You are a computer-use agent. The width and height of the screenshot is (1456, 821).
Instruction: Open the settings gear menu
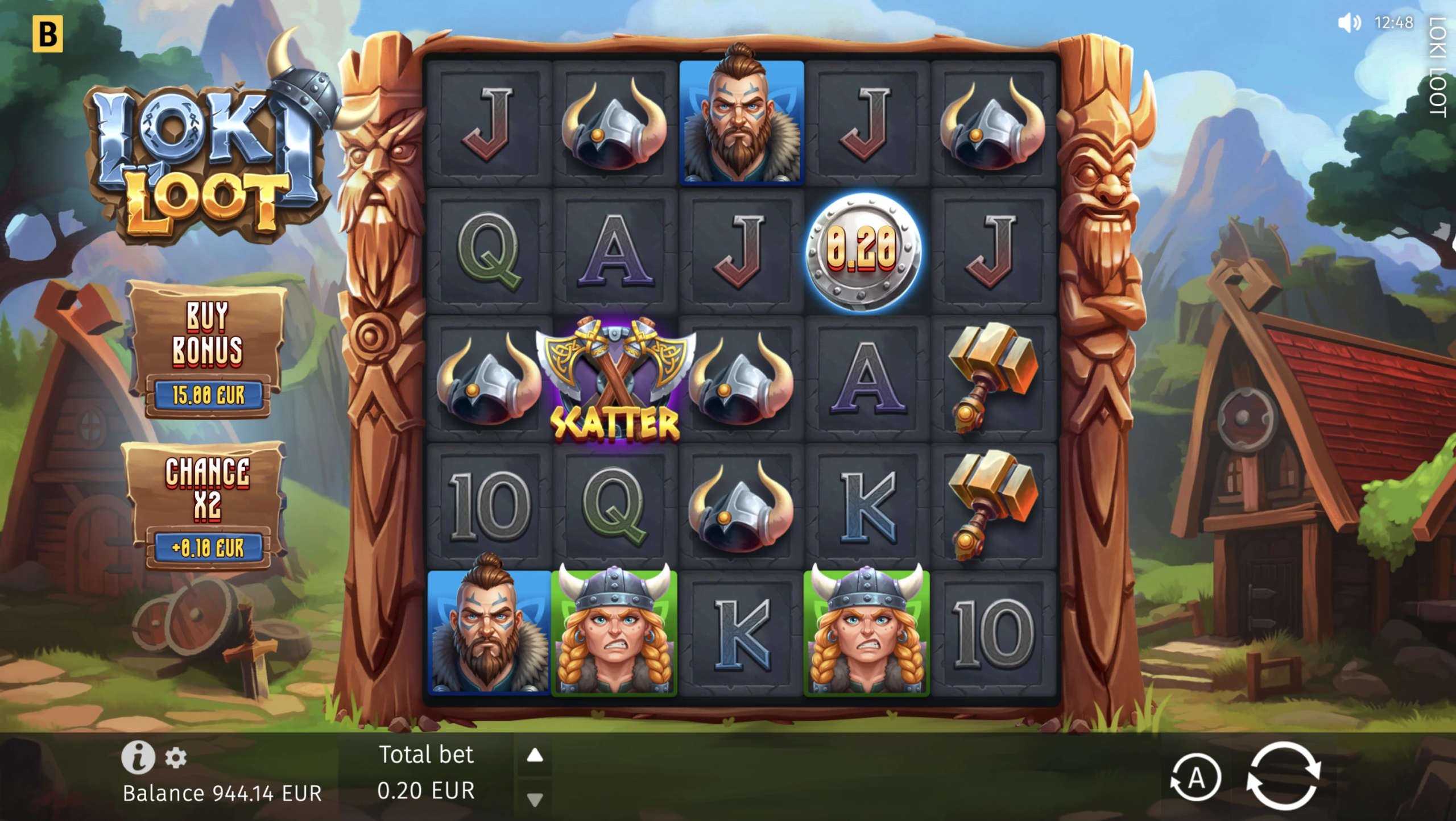pyautogui.click(x=176, y=758)
